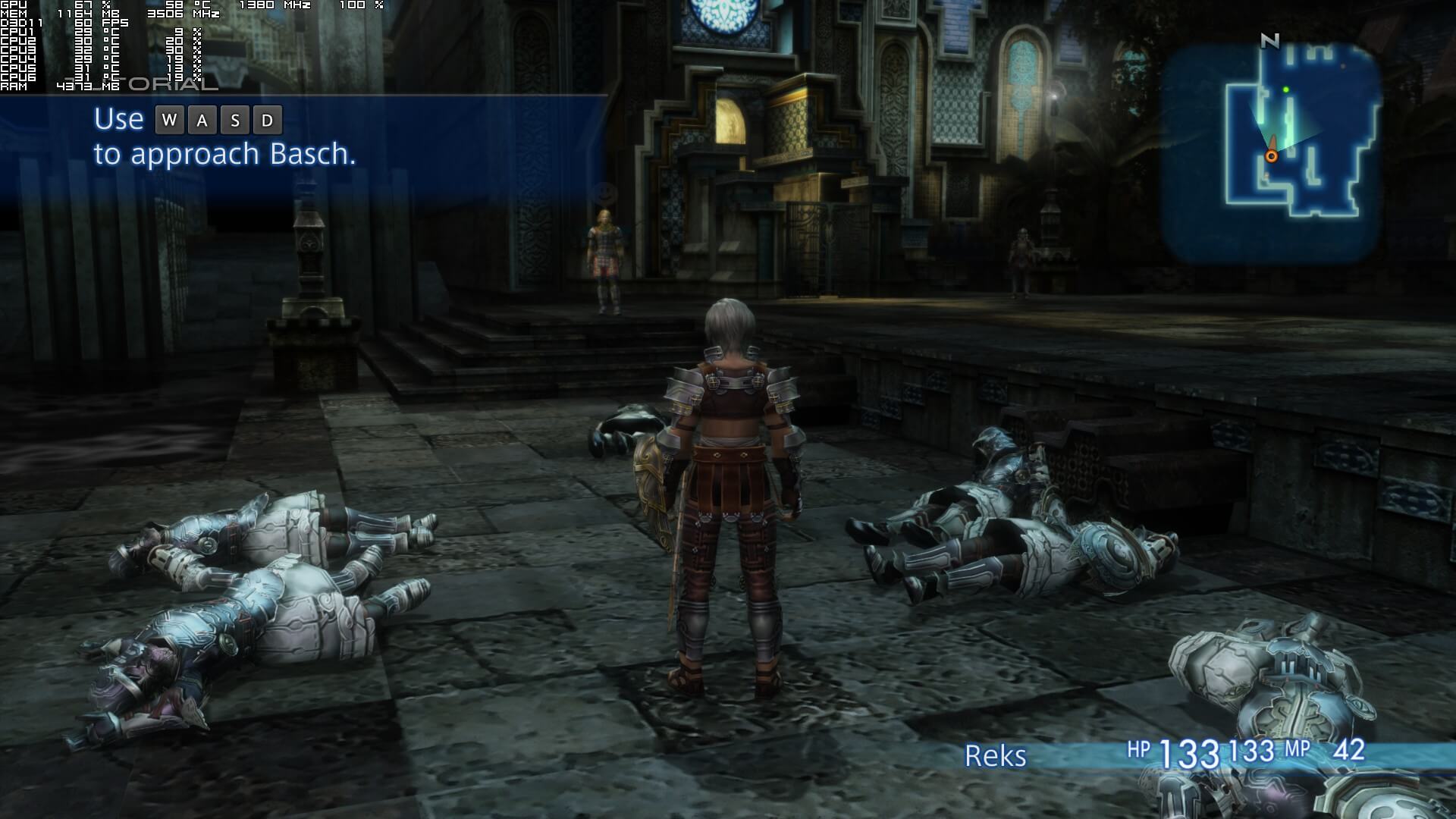1456x819 pixels.
Task: Select the green dot marker on the minimap
Action: coord(1286,89)
